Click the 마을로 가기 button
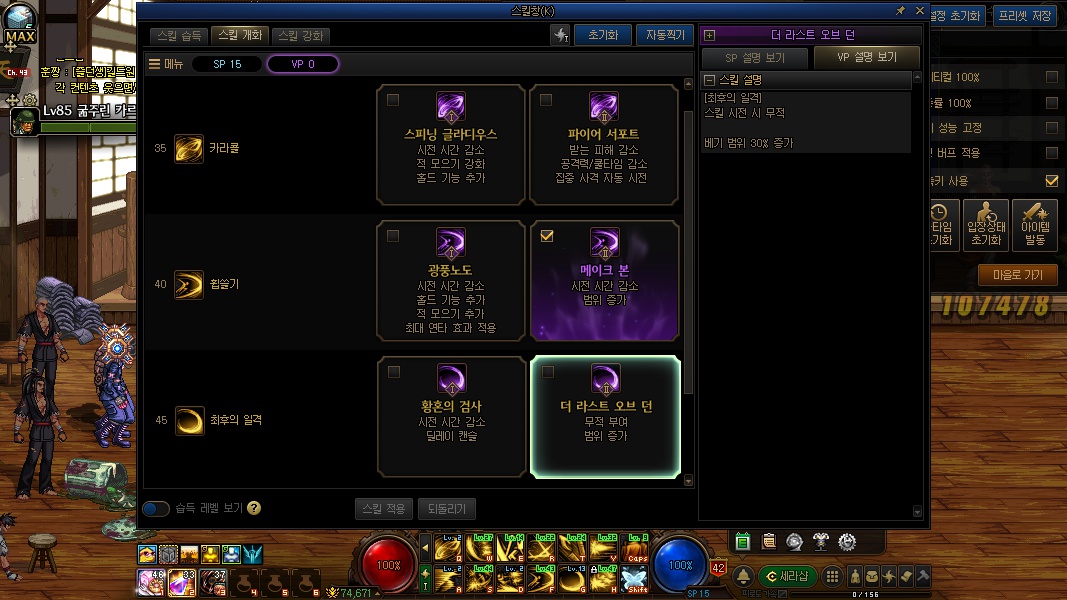The height and width of the screenshot is (600, 1067). pyautogui.click(x=1017, y=275)
